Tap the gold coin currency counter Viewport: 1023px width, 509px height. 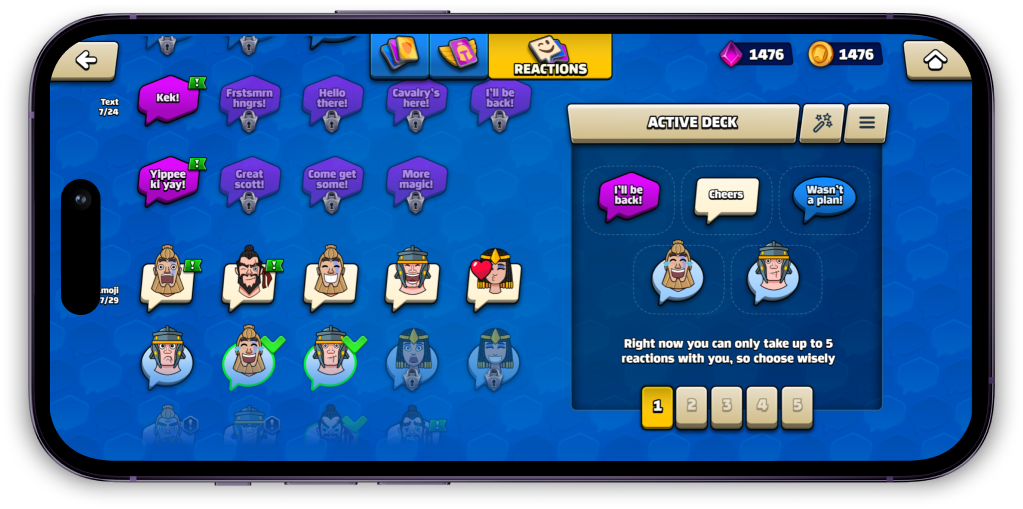click(x=845, y=54)
